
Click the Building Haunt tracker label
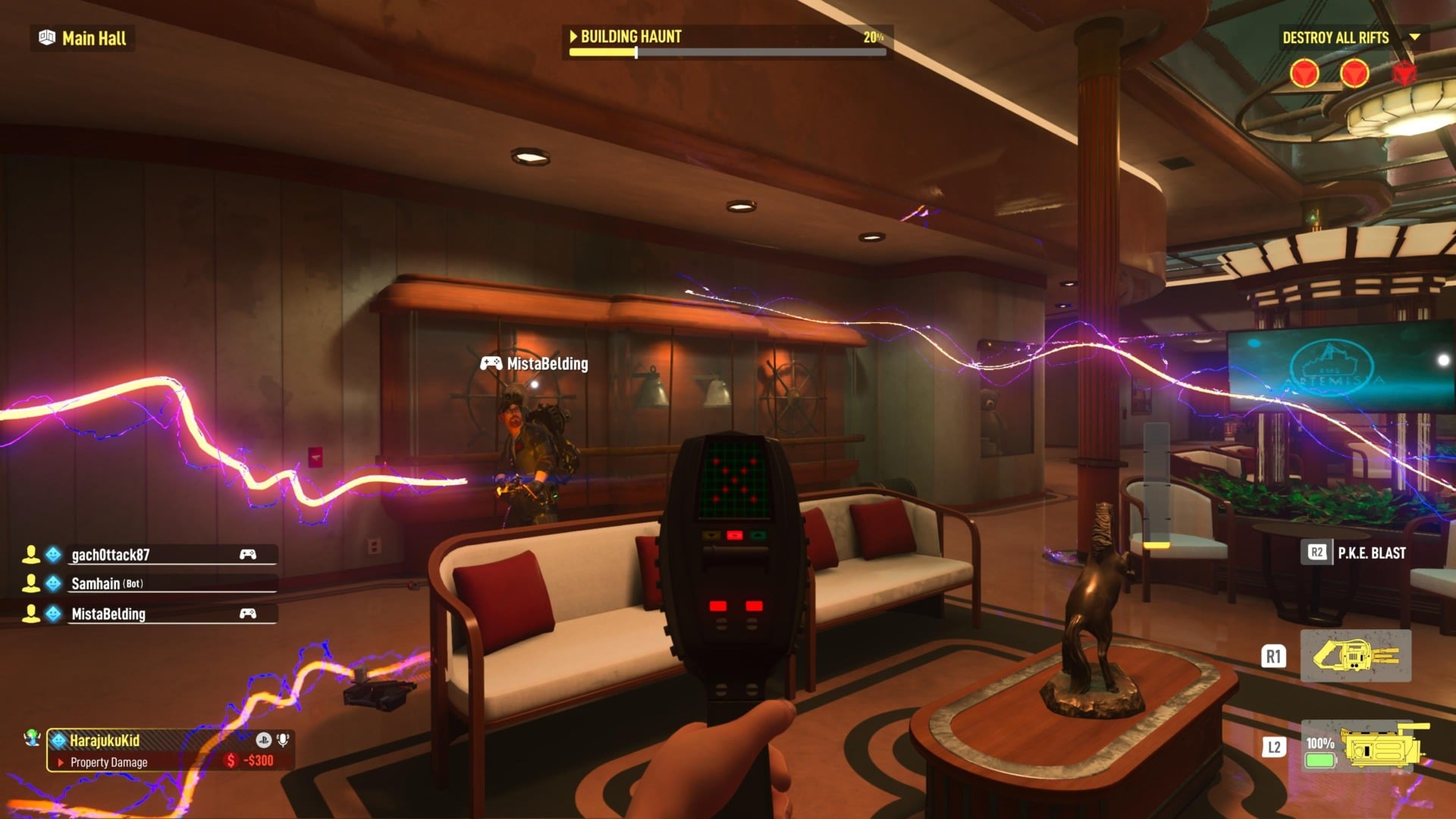click(x=629, y=36)
